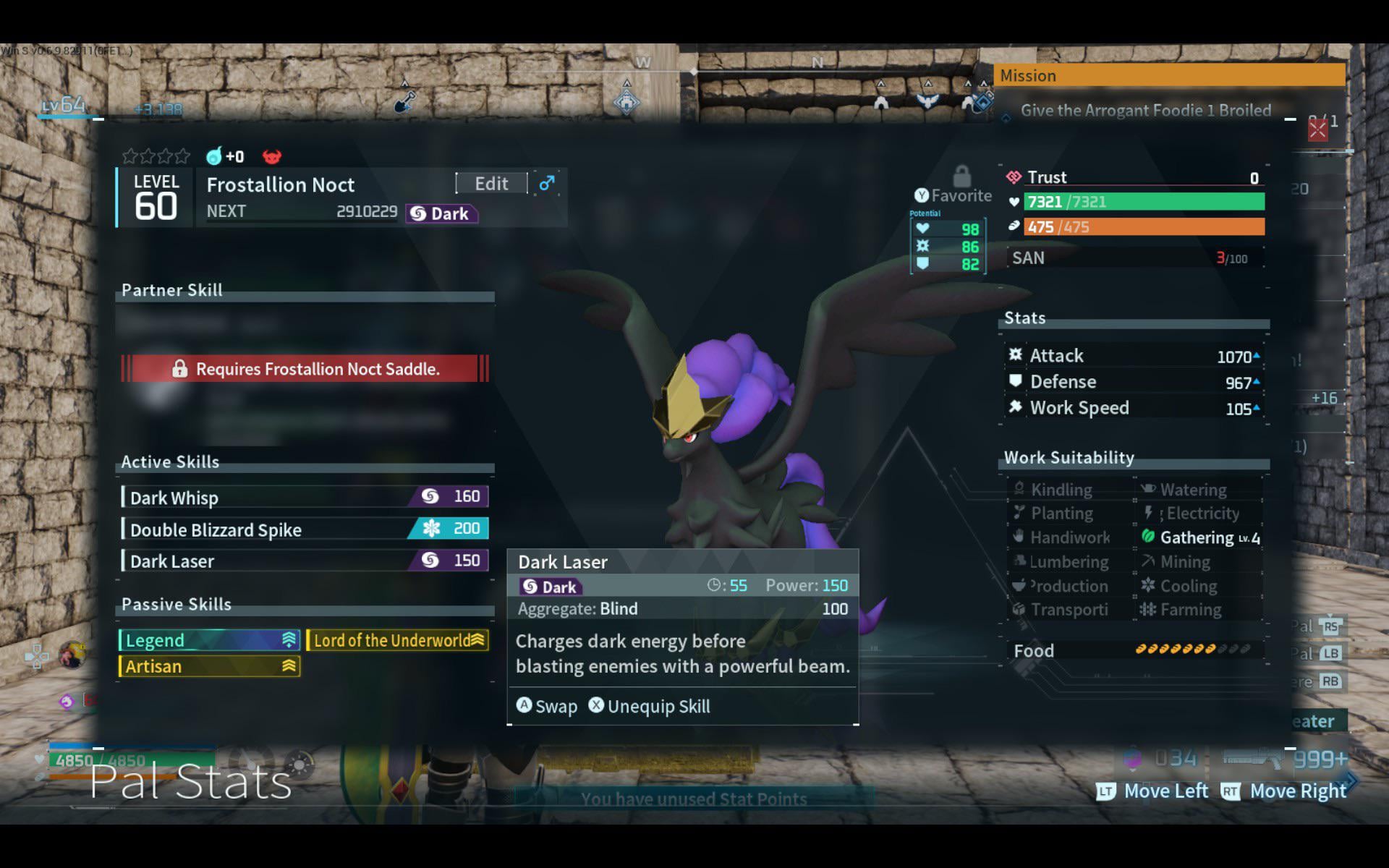Select the Lord of the Underworld passive
1389x868 pixels.
397,640
